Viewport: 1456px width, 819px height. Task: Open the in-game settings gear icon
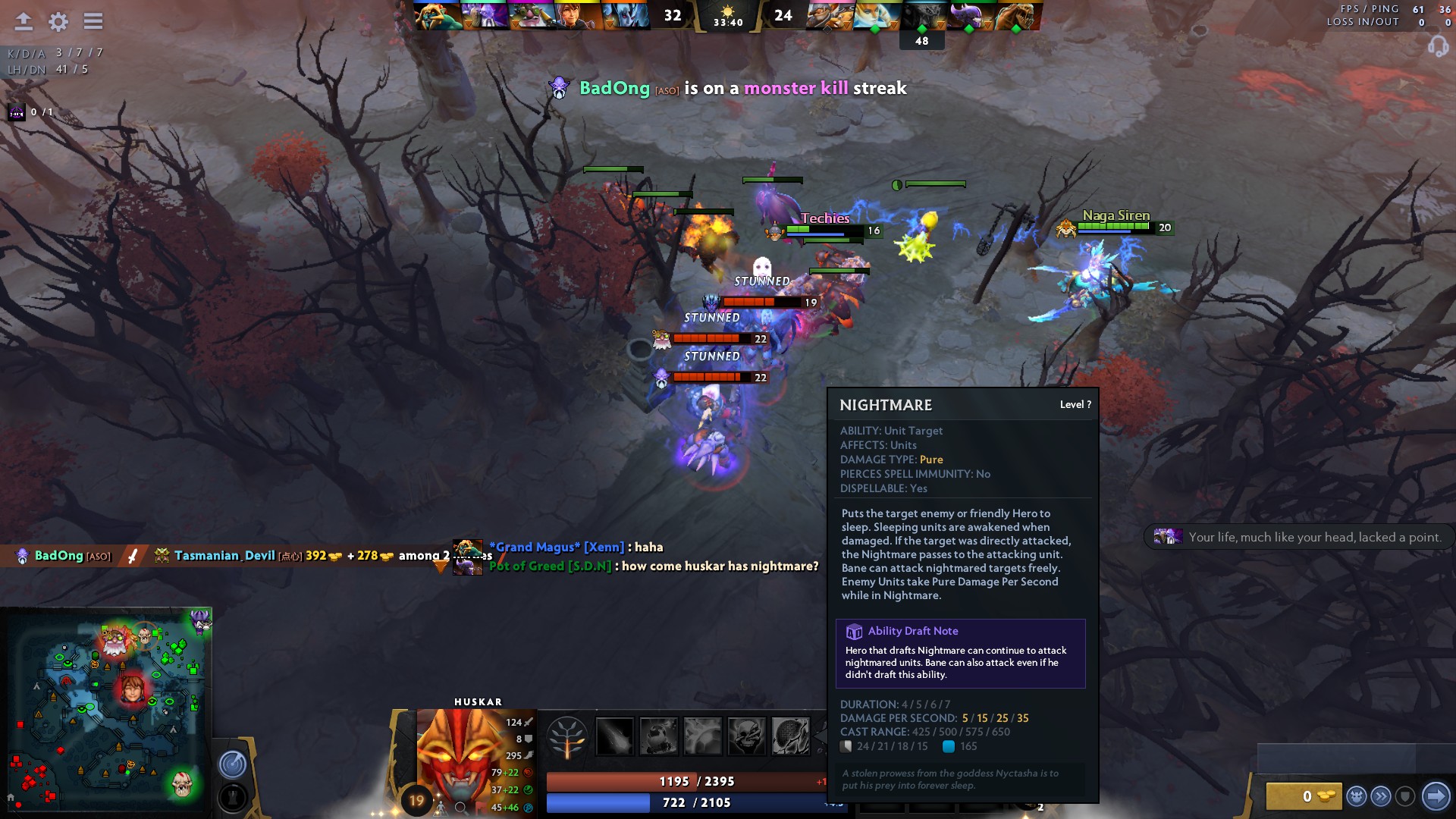(57, 22)
